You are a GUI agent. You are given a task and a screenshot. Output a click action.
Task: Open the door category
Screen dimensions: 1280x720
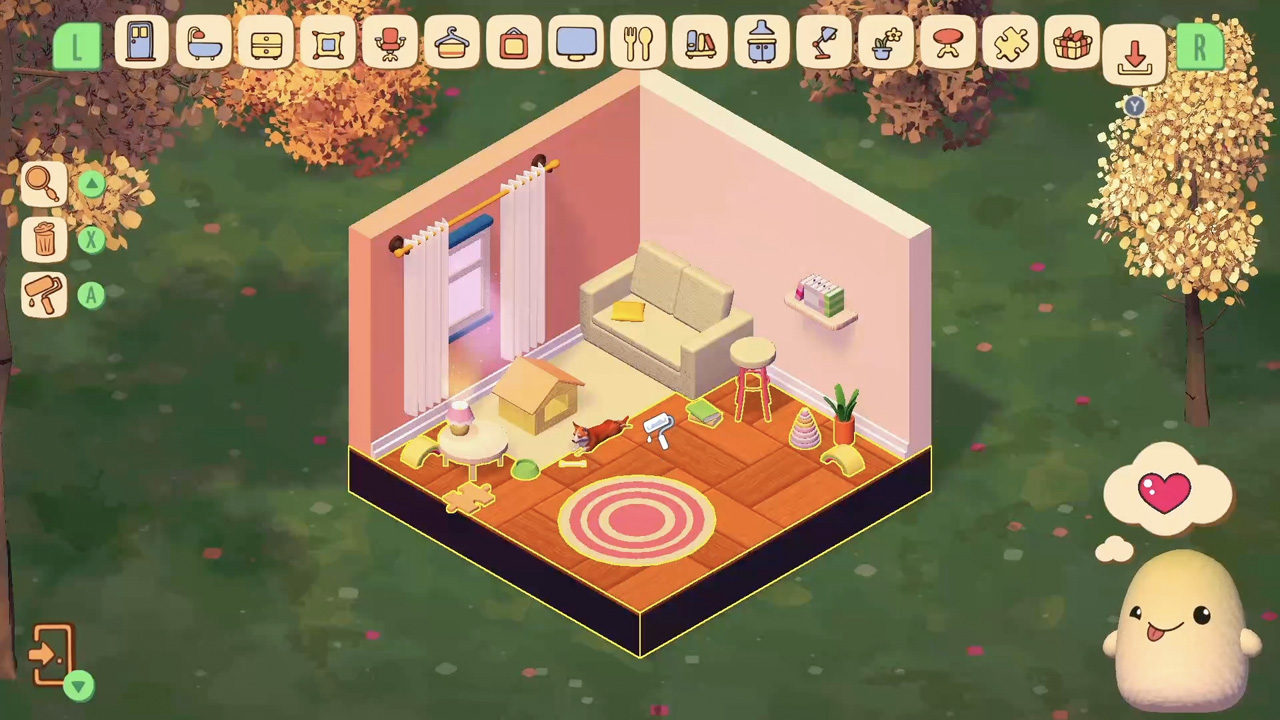[x=140, y=43]
